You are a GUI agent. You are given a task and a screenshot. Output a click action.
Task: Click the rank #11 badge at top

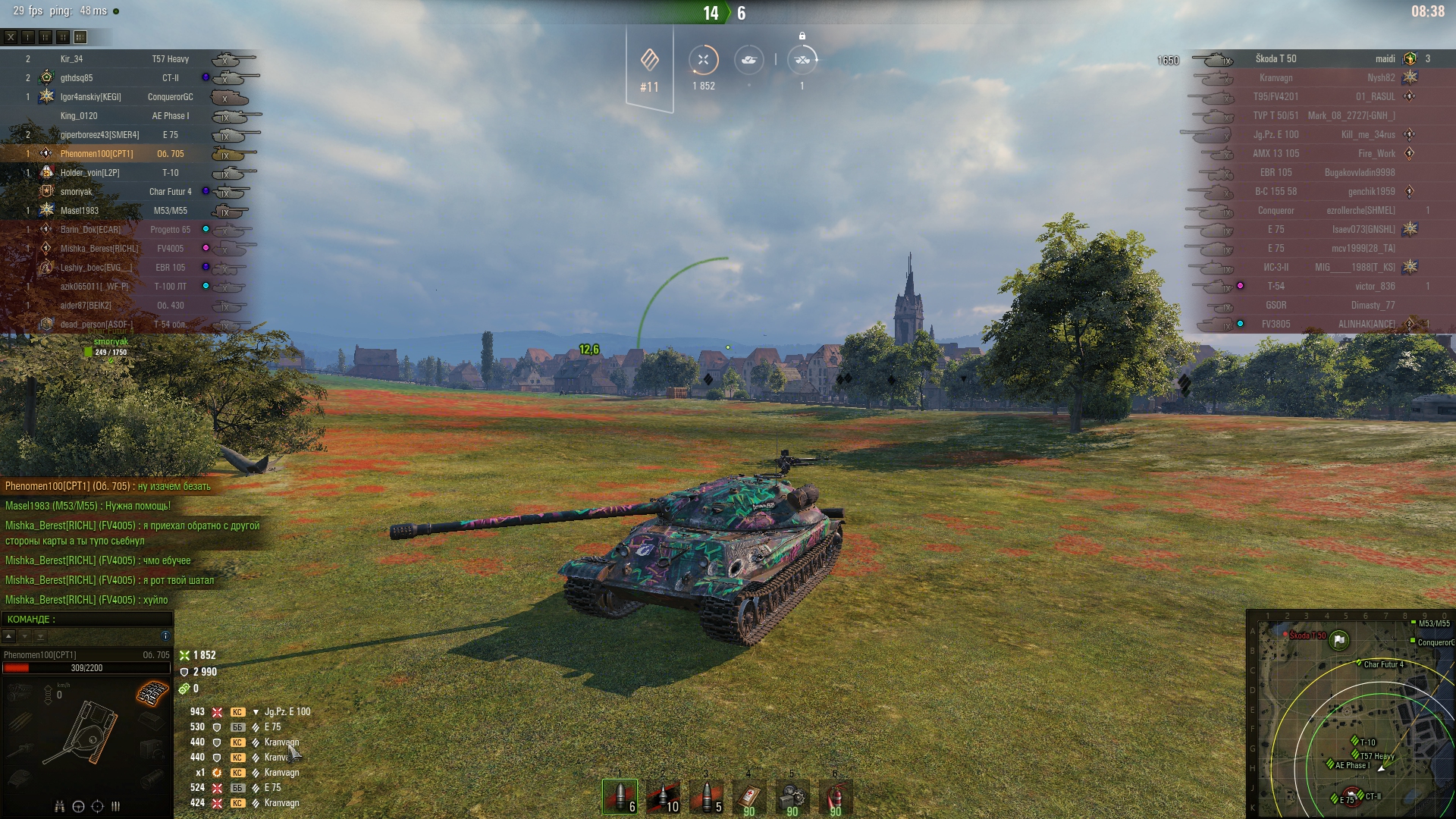(x=649, y=70)
